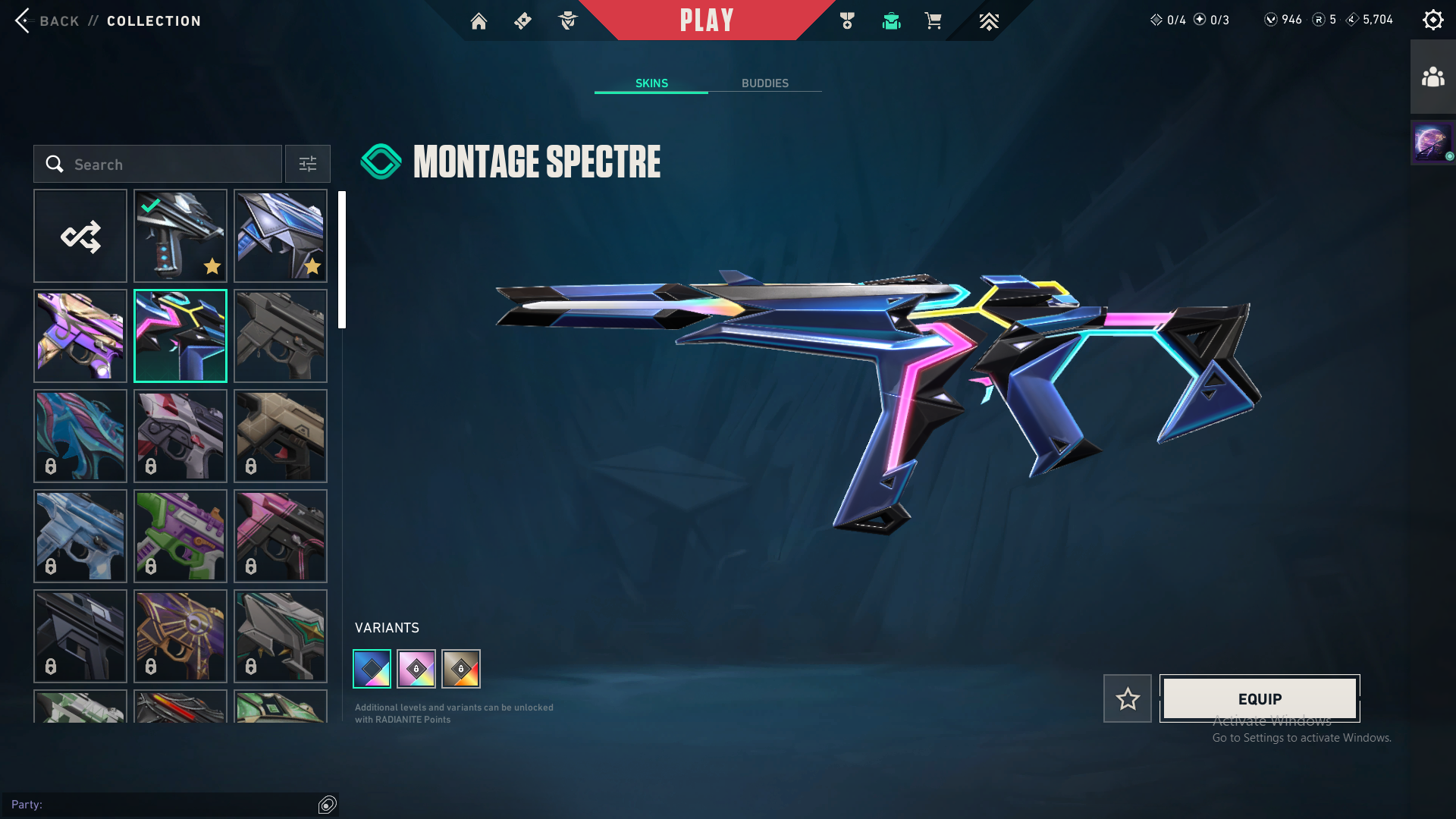Image resolution: width=1456 pixels, height=819 pixels.
Task: Select the Skins tab
Action: coord(651,83)
